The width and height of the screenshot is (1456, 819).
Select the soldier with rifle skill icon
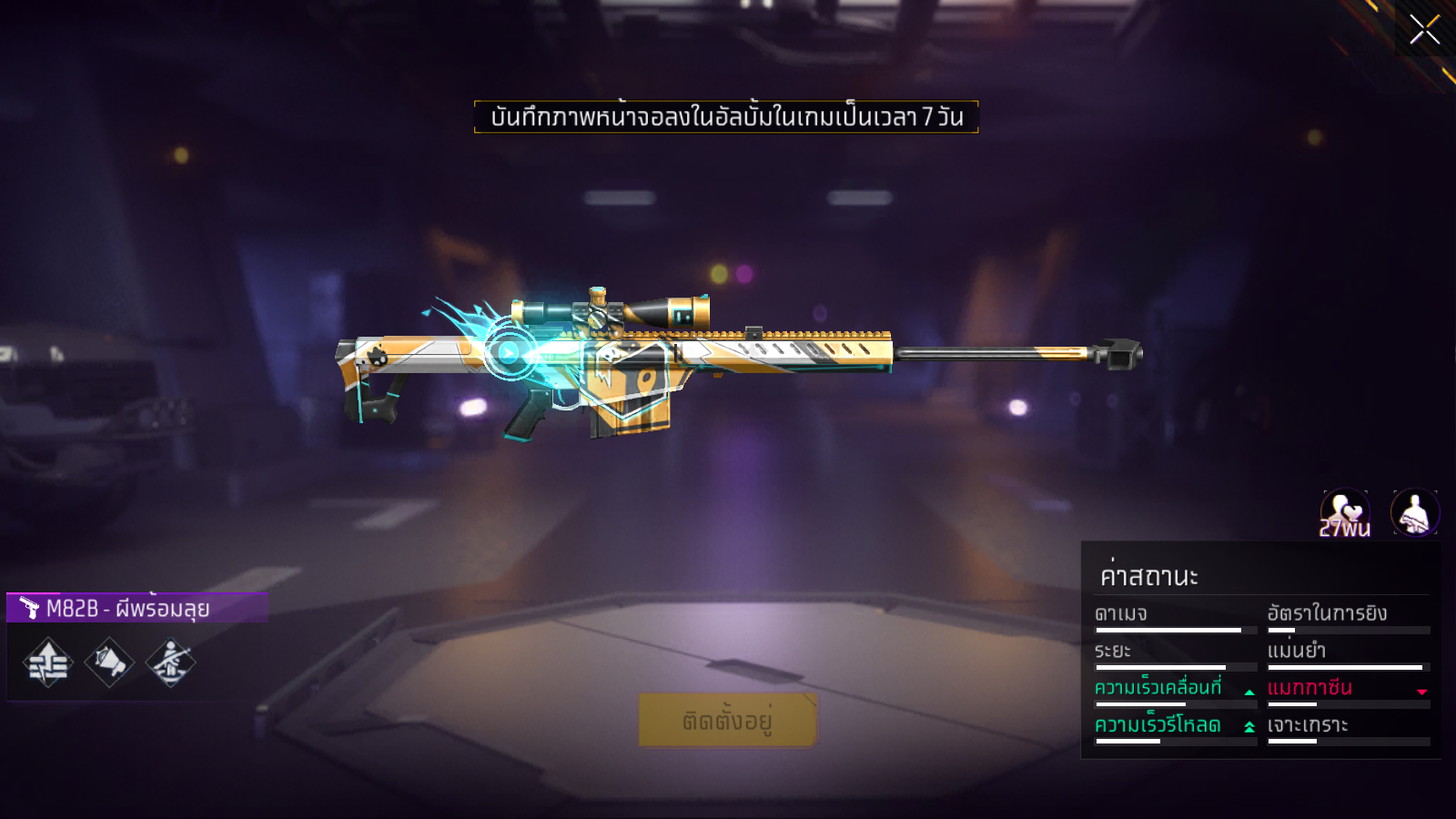pos(170,662)
